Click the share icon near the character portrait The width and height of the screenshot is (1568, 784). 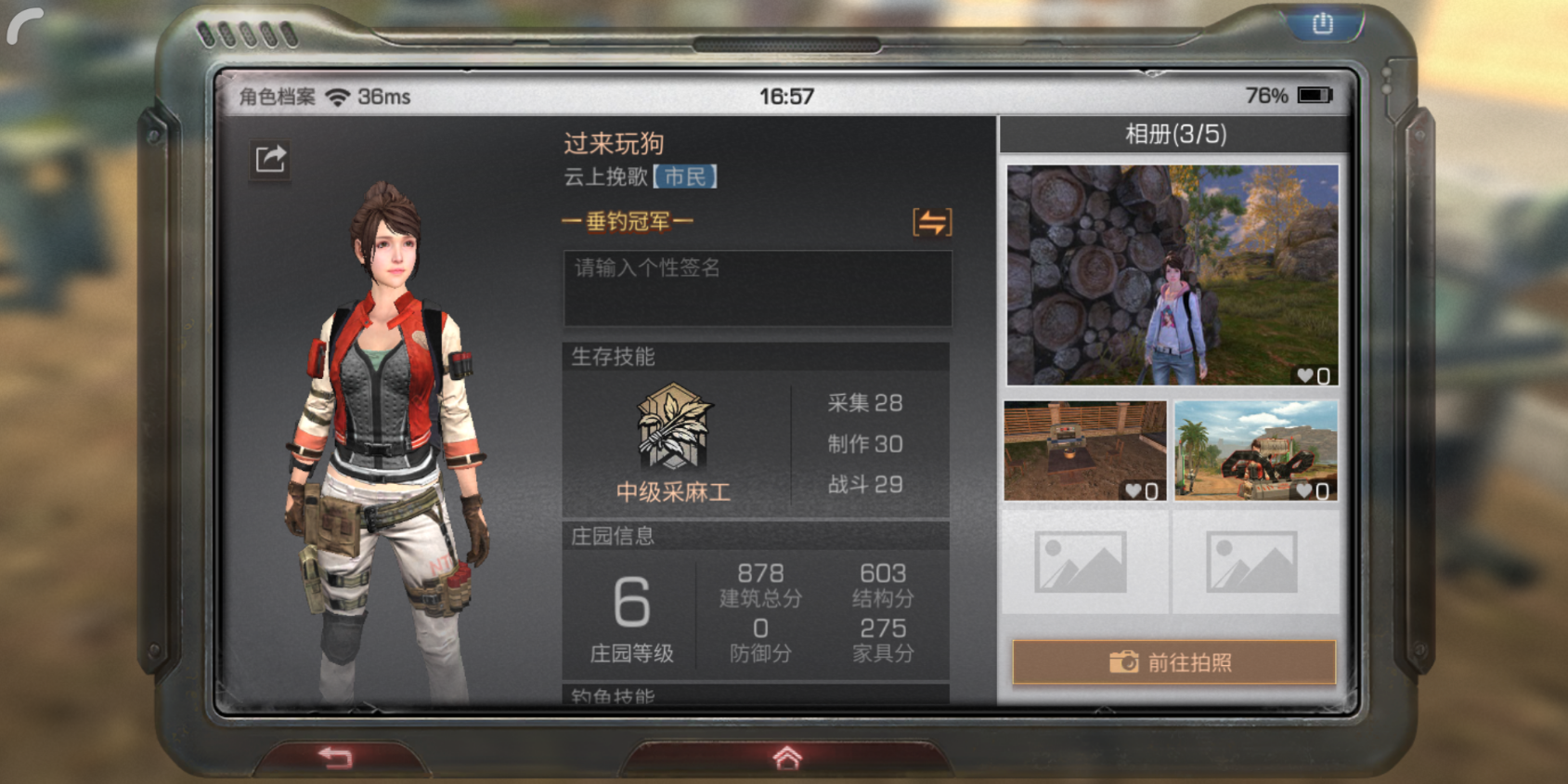tap(270, 160)
